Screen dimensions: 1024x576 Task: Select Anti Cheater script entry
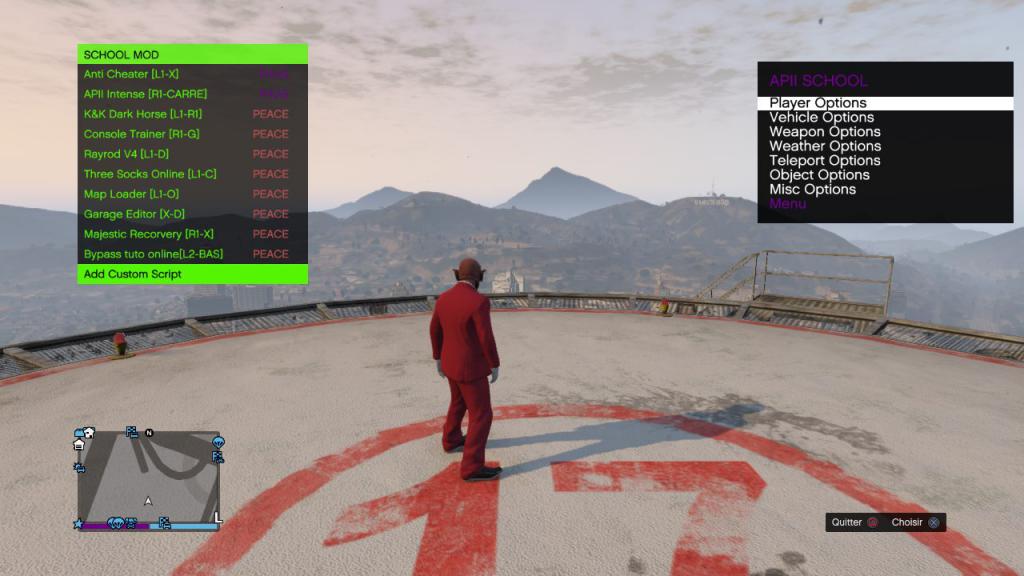point(132,74)
